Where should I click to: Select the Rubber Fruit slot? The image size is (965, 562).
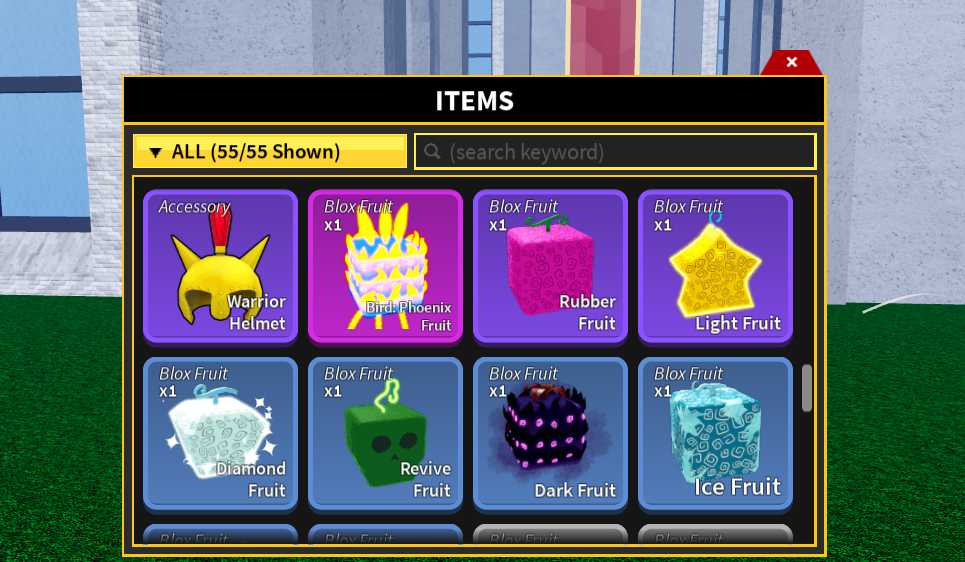pyautogui.click(x=550, y=266)
